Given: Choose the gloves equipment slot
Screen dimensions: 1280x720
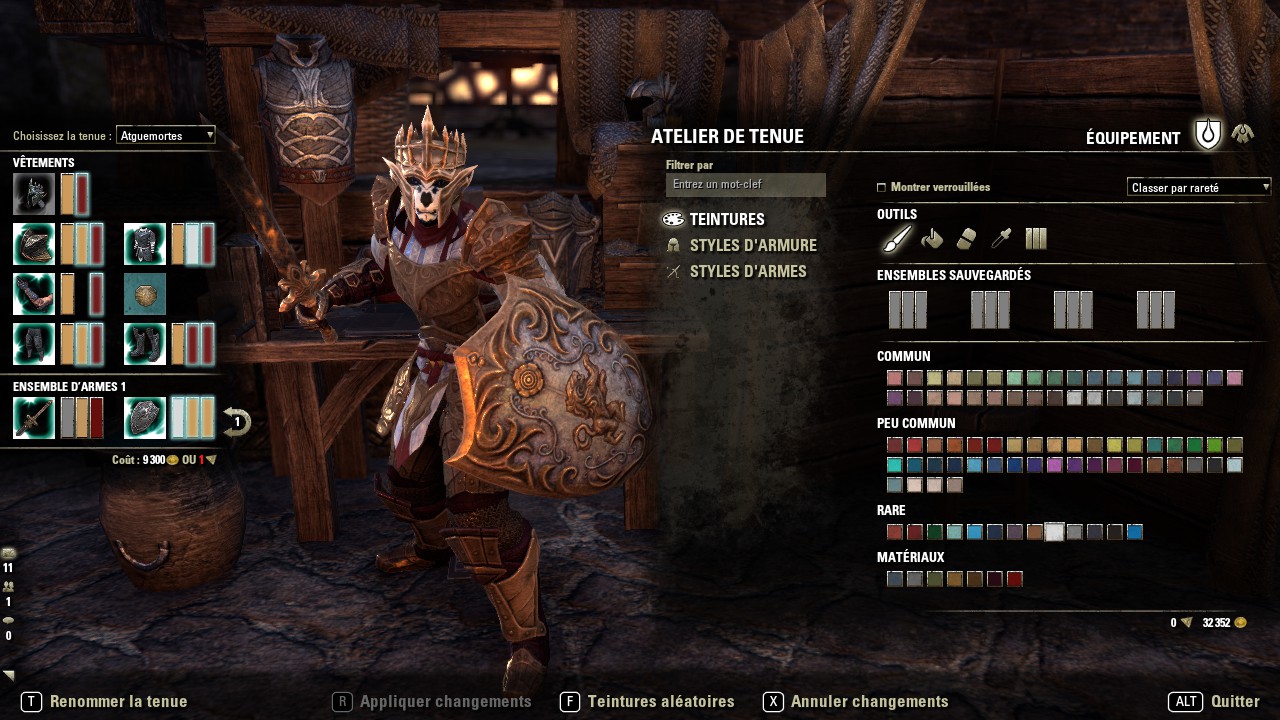Looking at the screenshot, I should [x=34, y=294].
